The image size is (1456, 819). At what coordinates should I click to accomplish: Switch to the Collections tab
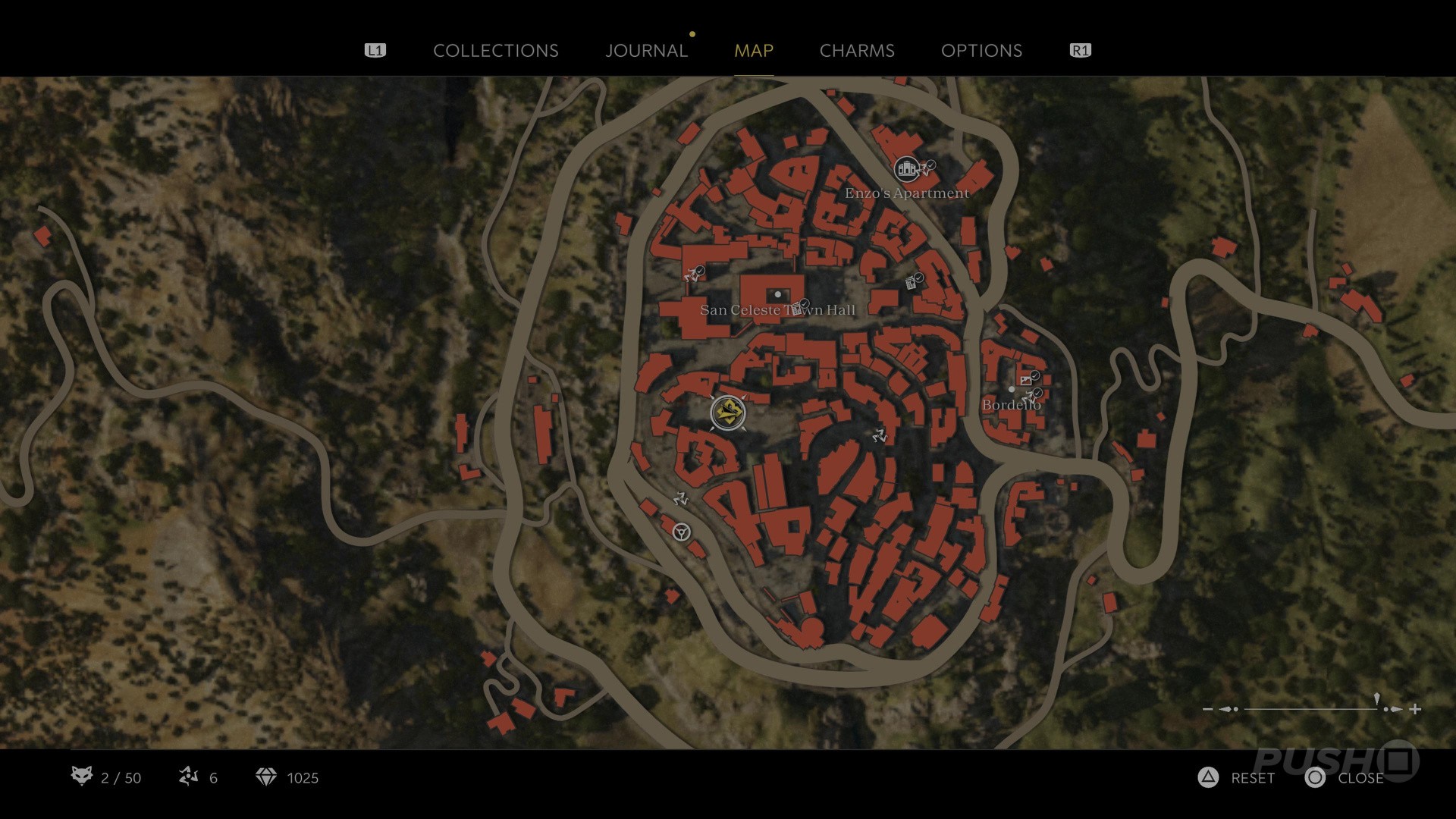495,51
